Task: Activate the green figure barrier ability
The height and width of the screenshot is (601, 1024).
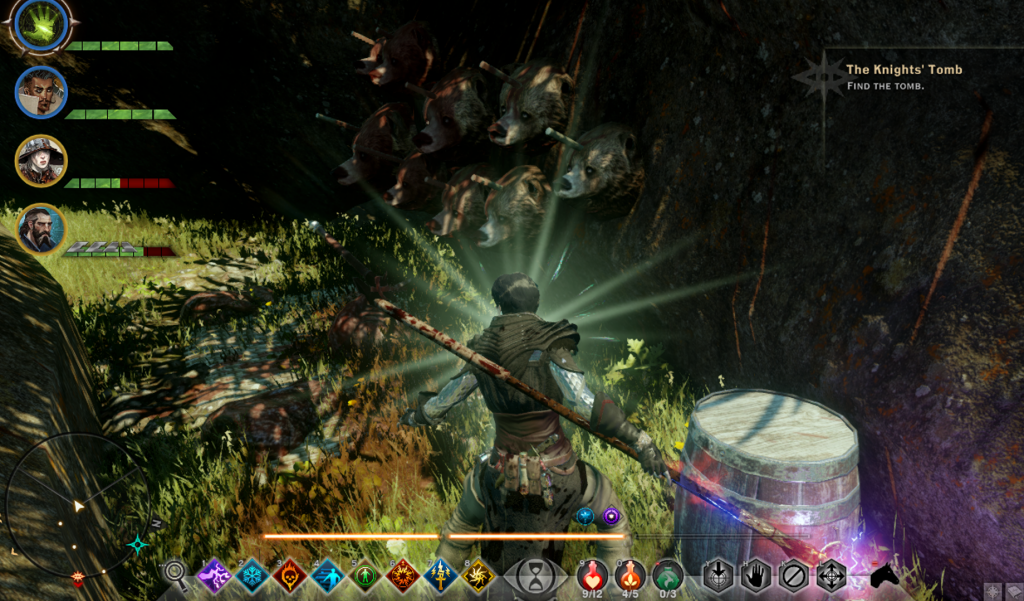Action: pyautogui.click(x=366, y=576)
